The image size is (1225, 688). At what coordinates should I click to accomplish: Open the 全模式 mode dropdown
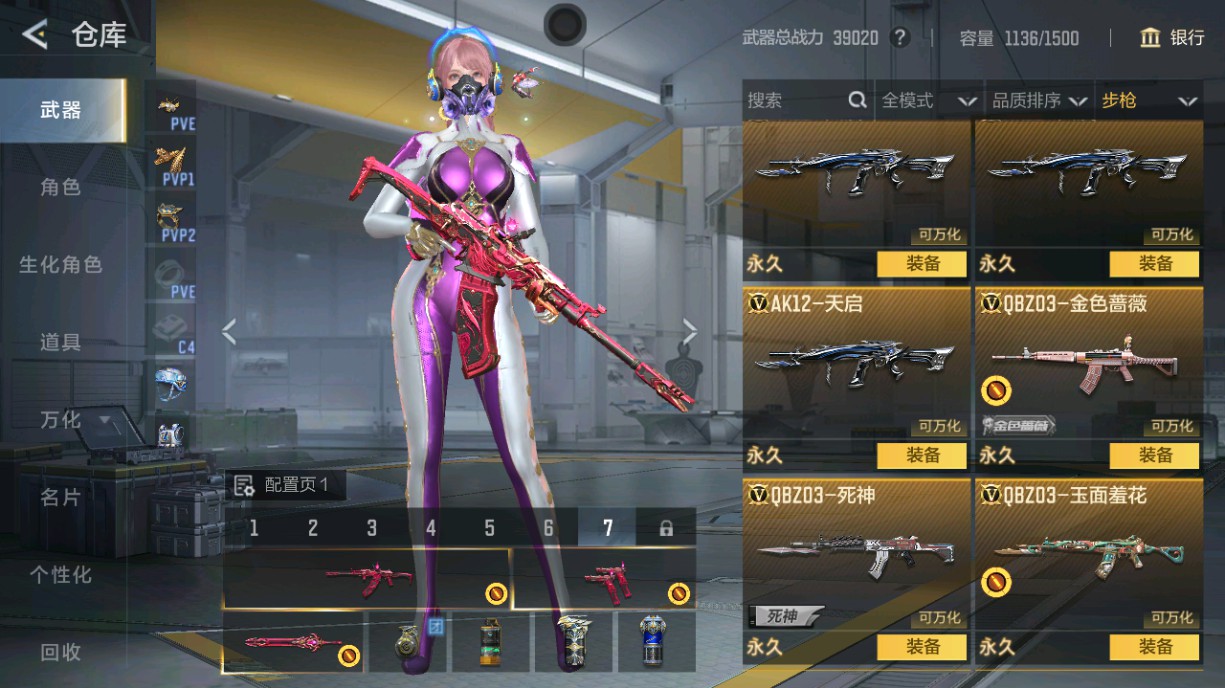927,100
